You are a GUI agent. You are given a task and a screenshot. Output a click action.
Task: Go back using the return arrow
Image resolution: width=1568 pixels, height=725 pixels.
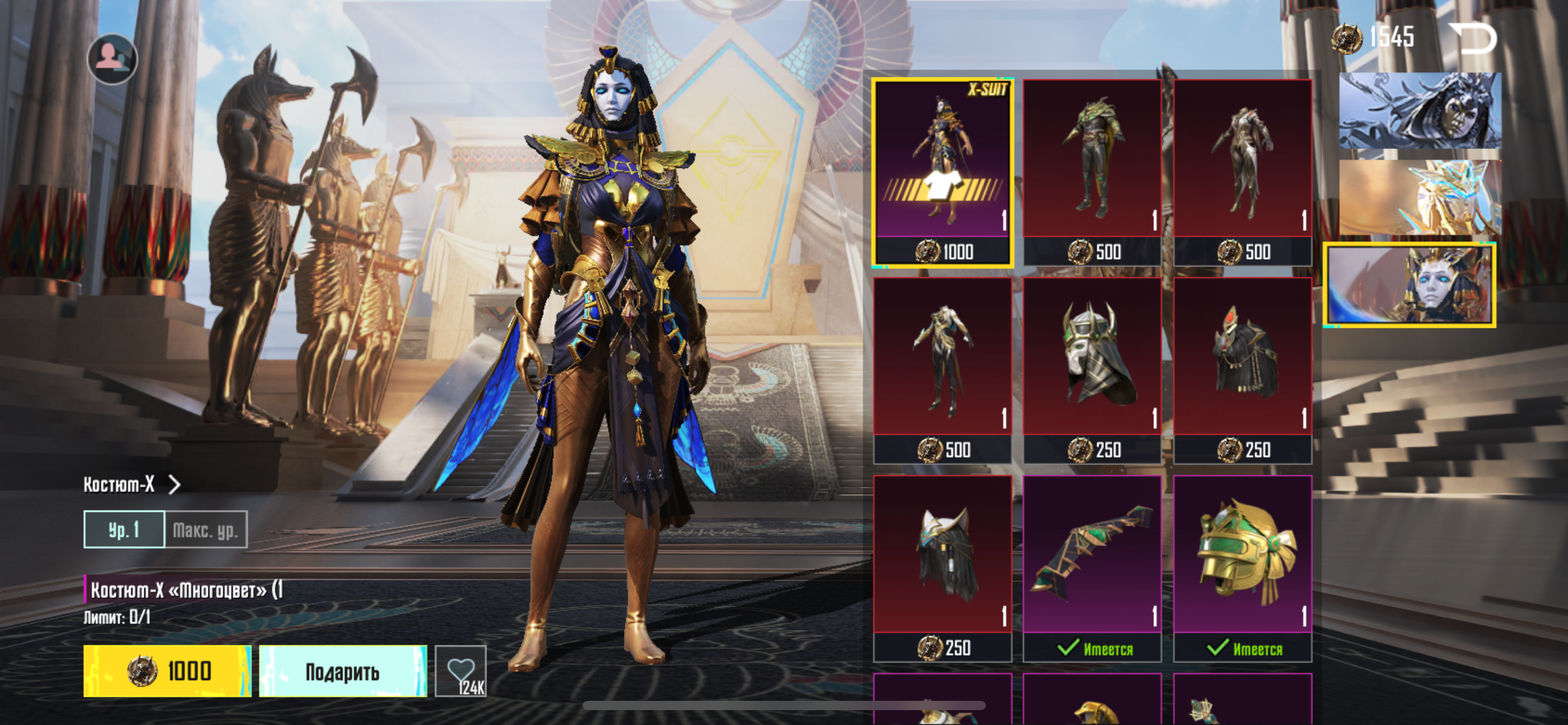(x=1473, y=38)
